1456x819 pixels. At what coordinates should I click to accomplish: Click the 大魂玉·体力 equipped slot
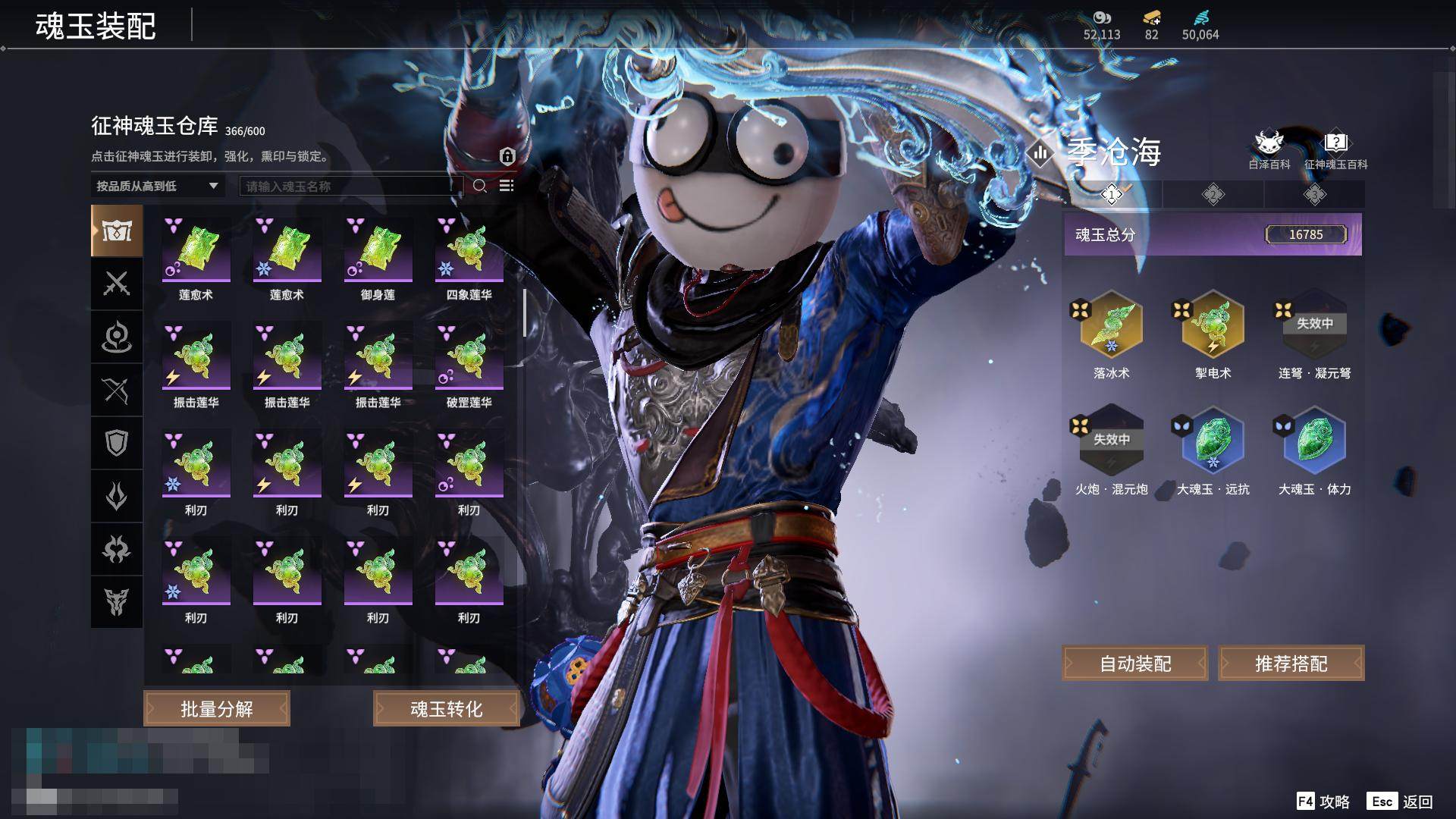(x=1314, y=442)
